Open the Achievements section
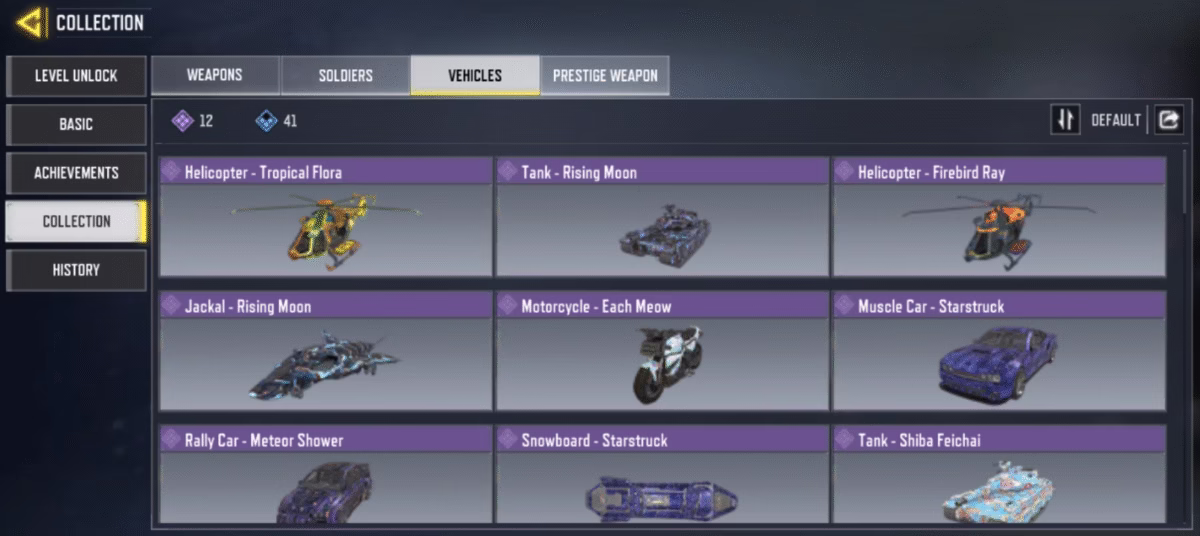Viewport: 1200px width, 536px height. [x=76, y=173]
